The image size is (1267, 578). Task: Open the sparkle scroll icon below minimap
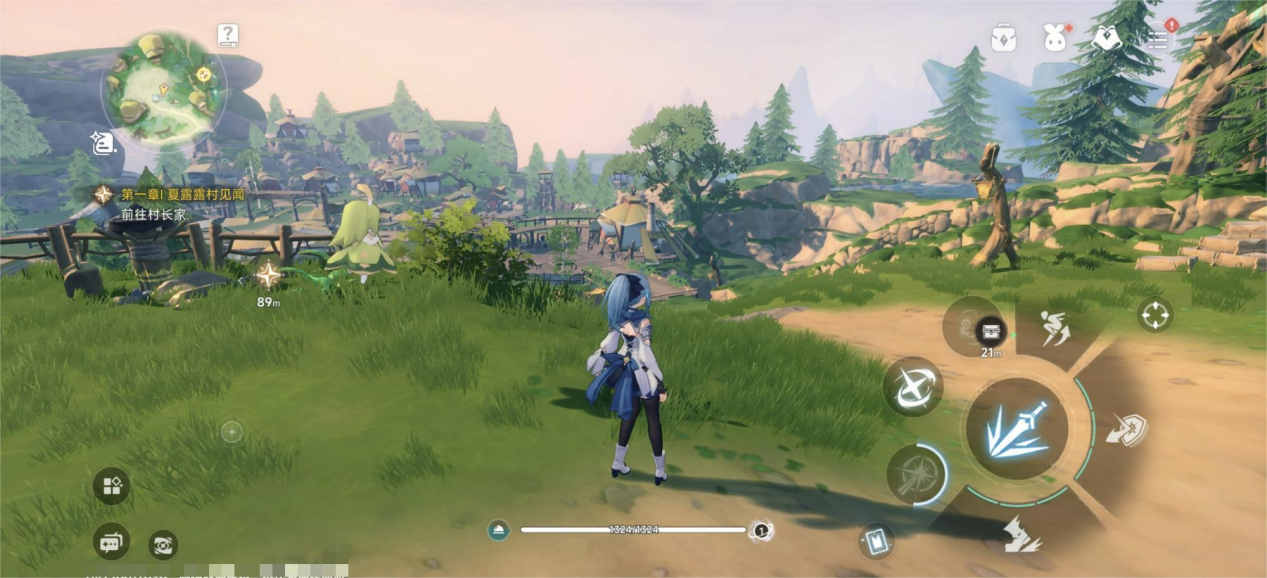[102, 143]
